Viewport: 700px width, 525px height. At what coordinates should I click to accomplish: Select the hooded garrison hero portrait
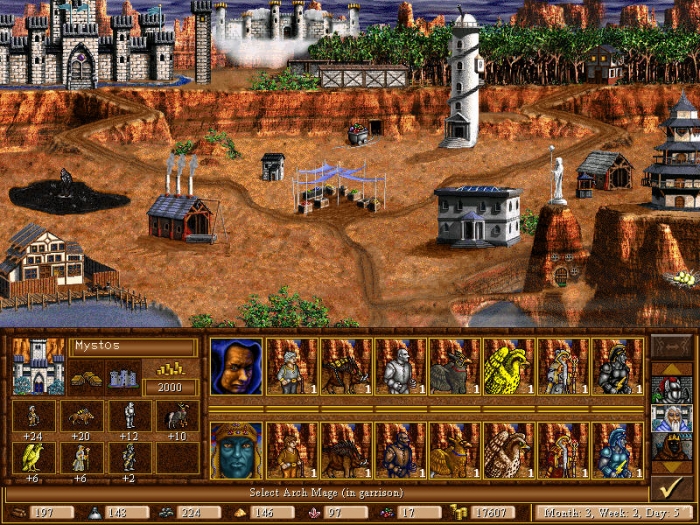pyautogui.click(x=237, y=365)
